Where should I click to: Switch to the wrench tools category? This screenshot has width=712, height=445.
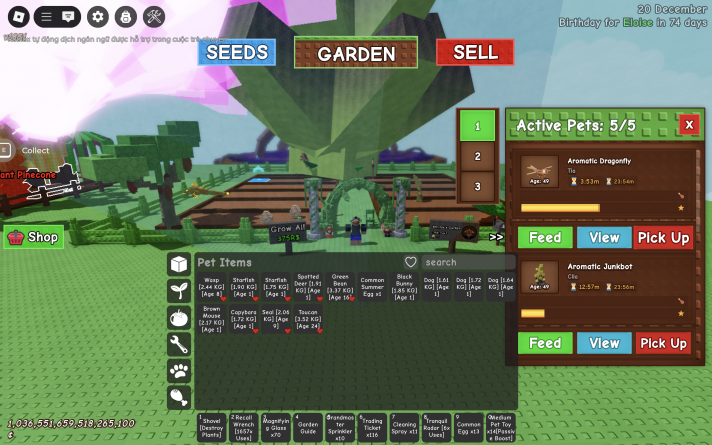[x=179, y=345]
